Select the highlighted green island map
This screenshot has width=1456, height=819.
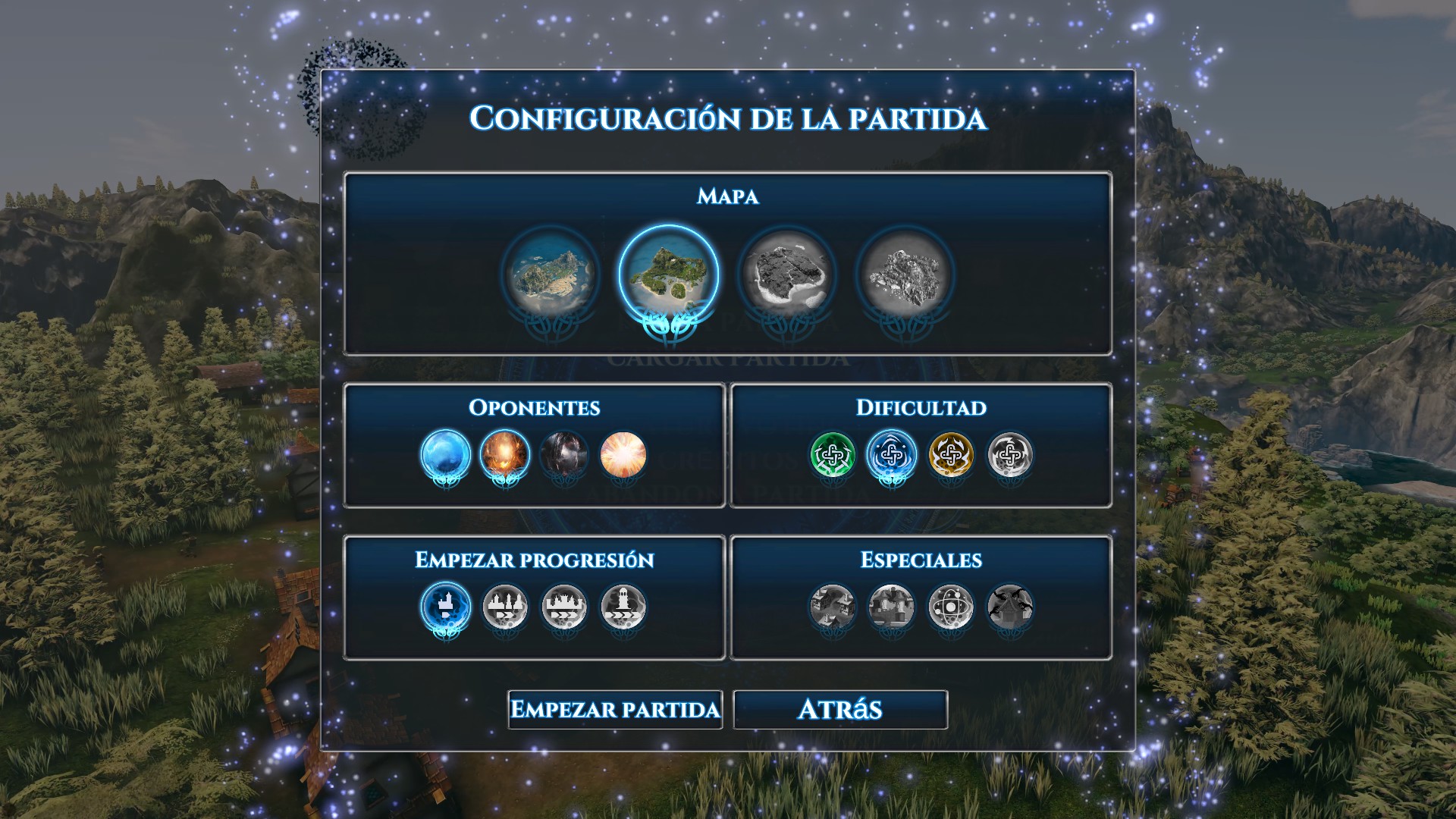click(668, 275)
